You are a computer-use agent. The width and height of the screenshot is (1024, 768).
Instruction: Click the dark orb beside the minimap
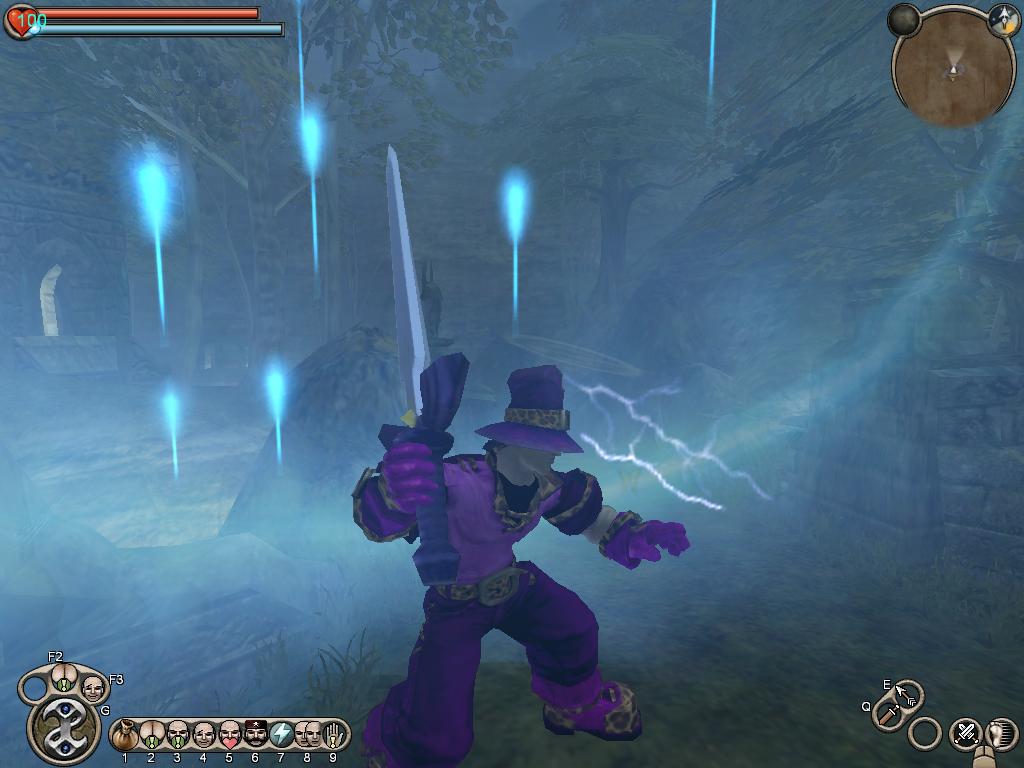[x=905, y=19]
